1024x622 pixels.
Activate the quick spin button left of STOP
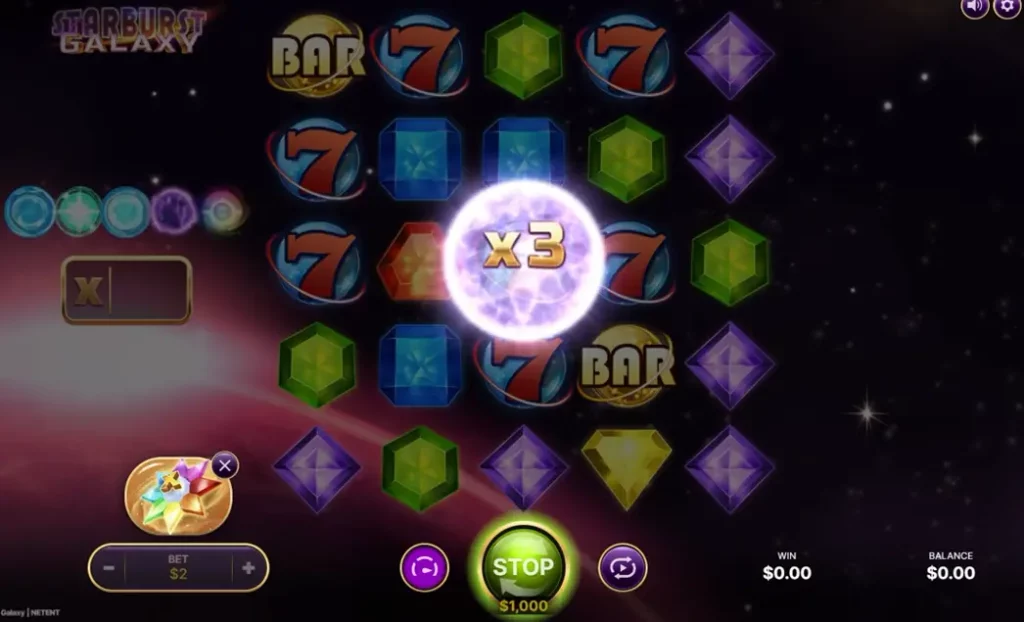[x=425, y=568]
